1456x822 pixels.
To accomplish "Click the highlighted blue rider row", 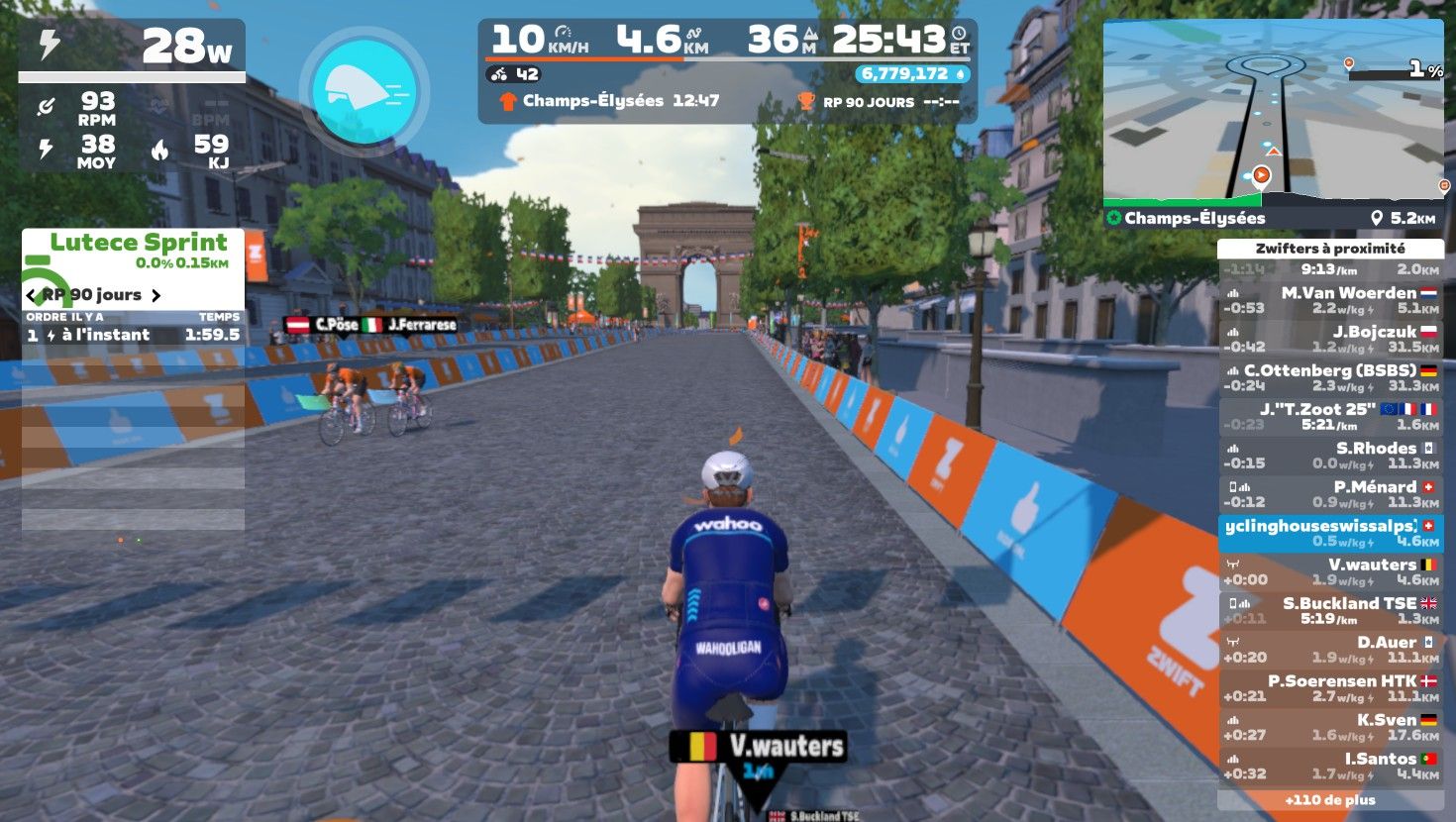I will coord(1330,533).
